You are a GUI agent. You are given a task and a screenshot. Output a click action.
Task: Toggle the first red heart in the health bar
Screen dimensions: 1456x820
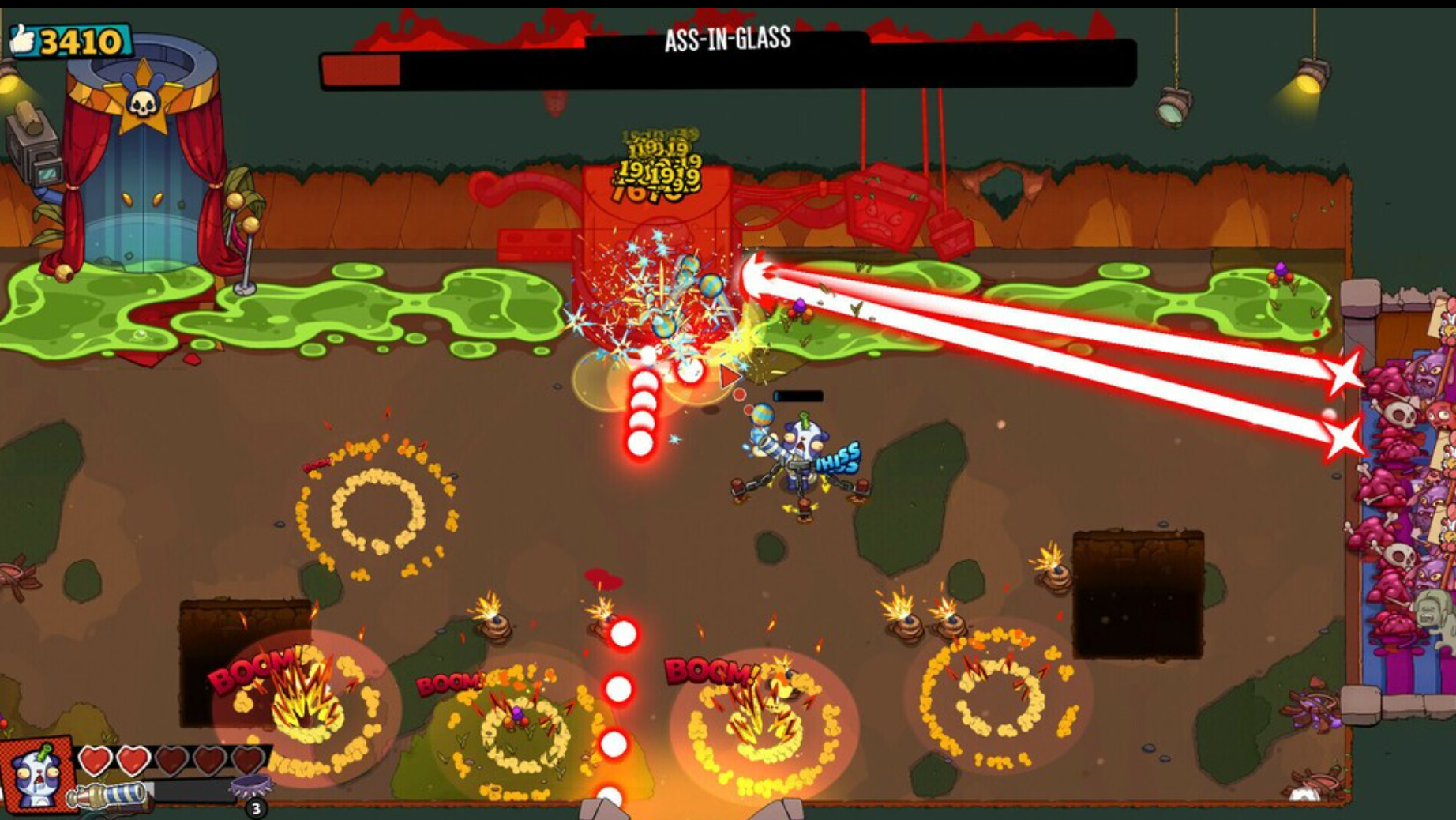click(95, 762)
